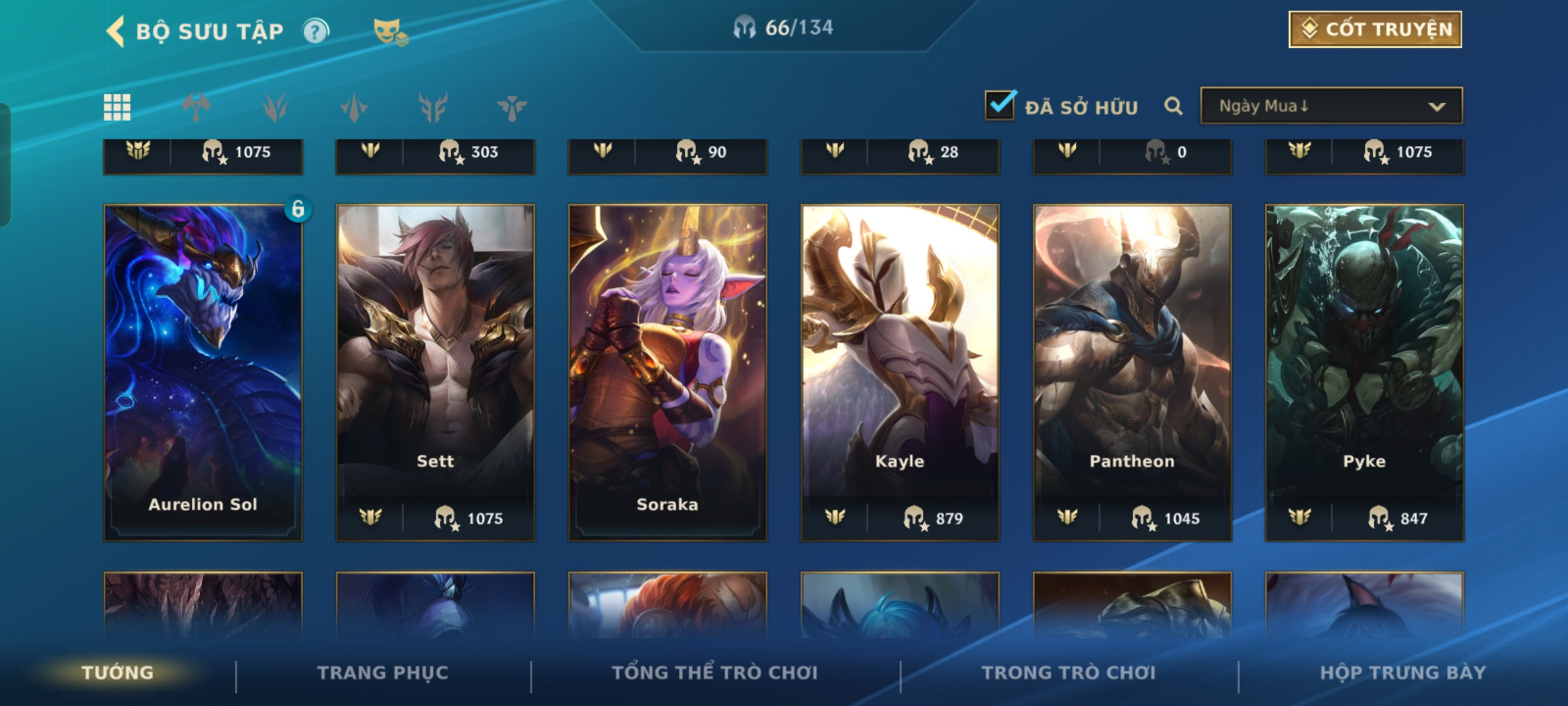Switch to the Tướng tab
The width and height of the screenshot is (1568, 706).
click(118, 673)
